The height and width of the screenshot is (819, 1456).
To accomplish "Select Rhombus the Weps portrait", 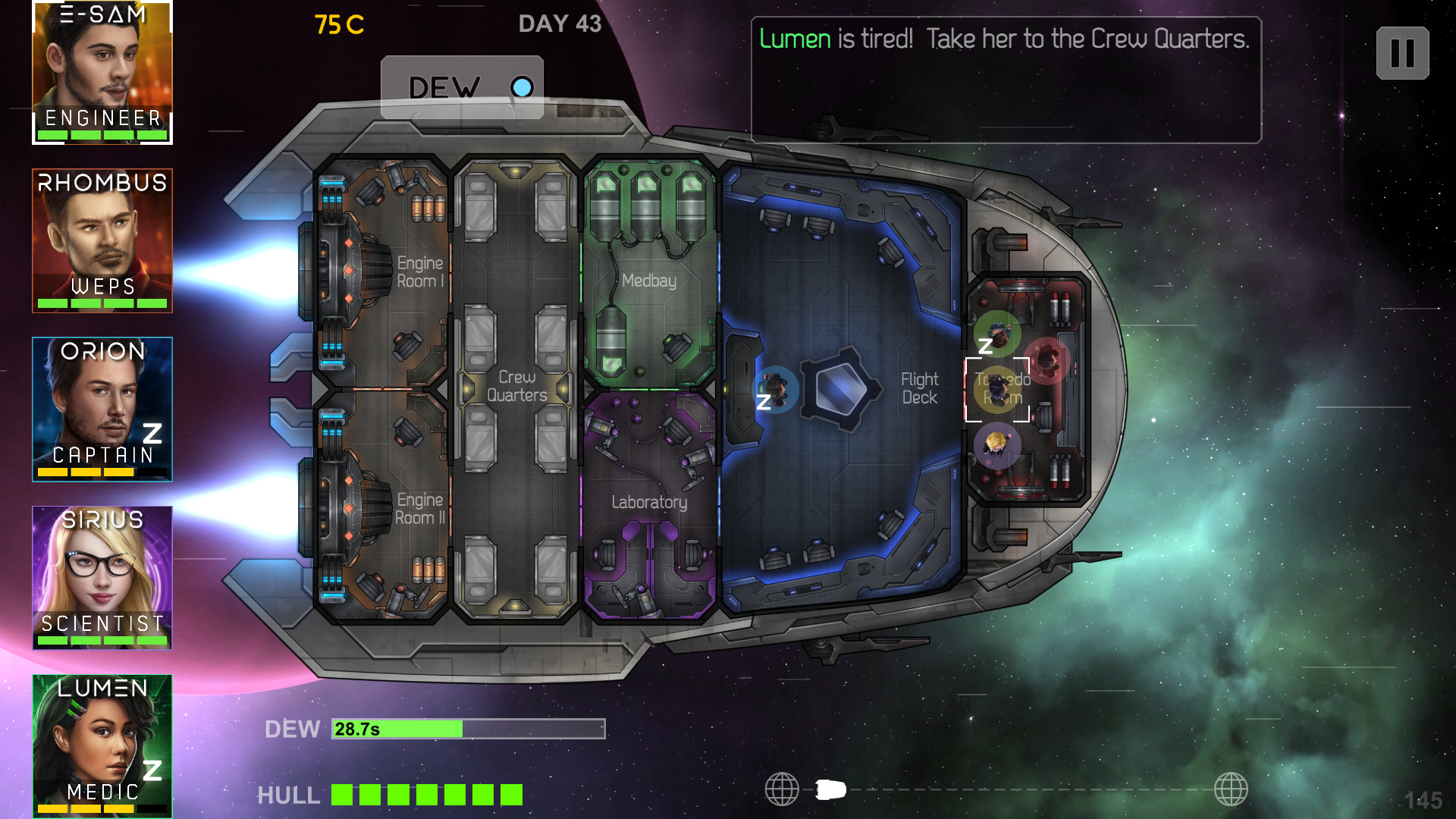I will 102,240.
